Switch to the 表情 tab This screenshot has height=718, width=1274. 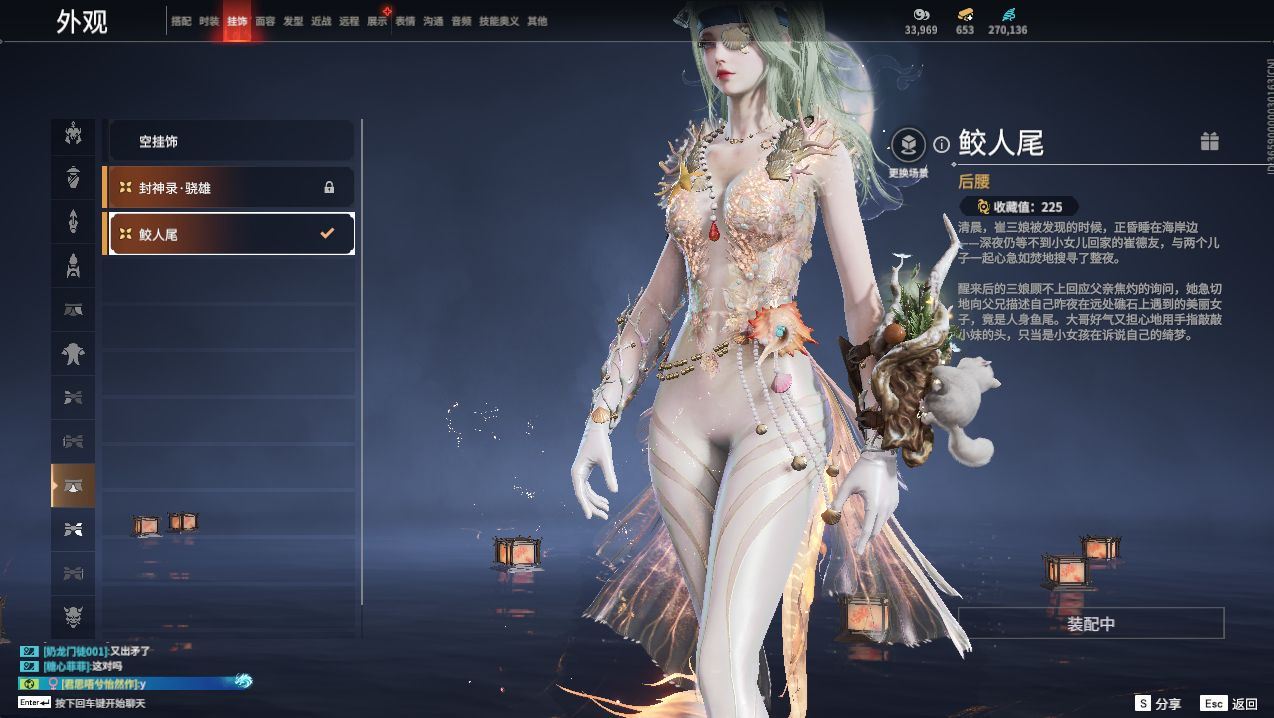405,21
